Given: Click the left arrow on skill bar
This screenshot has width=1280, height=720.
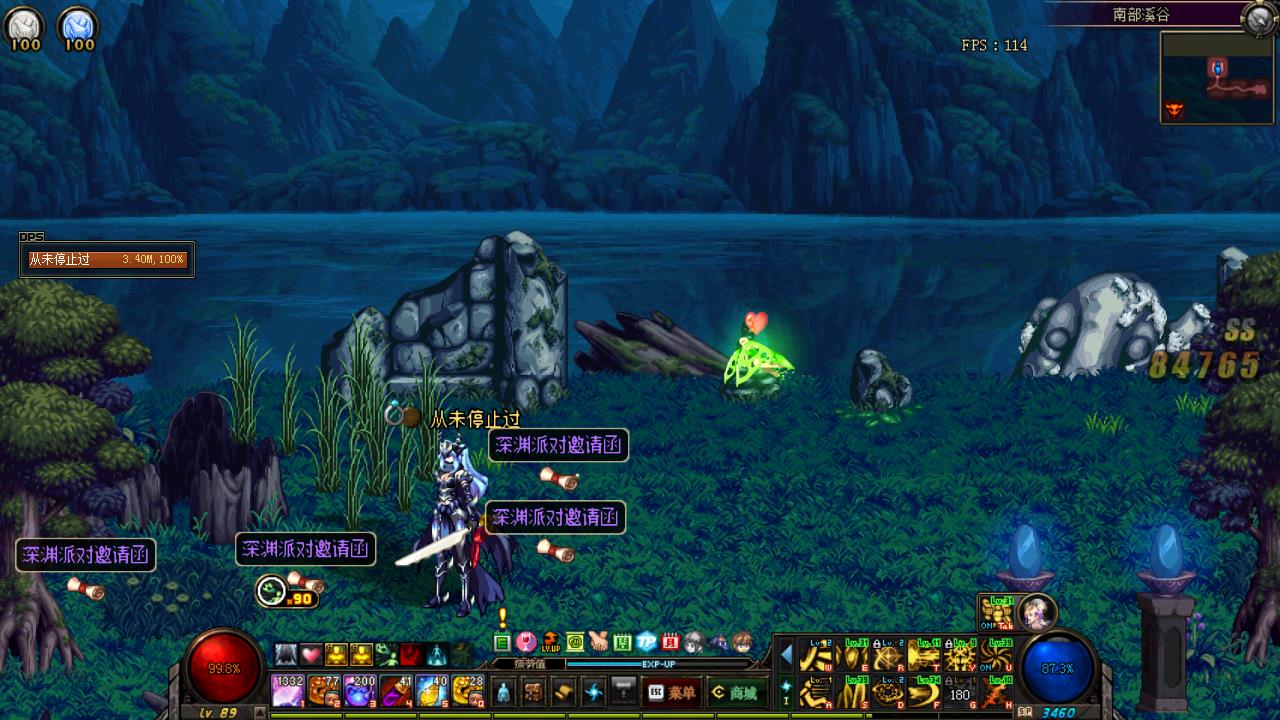Looking at the screenshot, I should 787,655.
